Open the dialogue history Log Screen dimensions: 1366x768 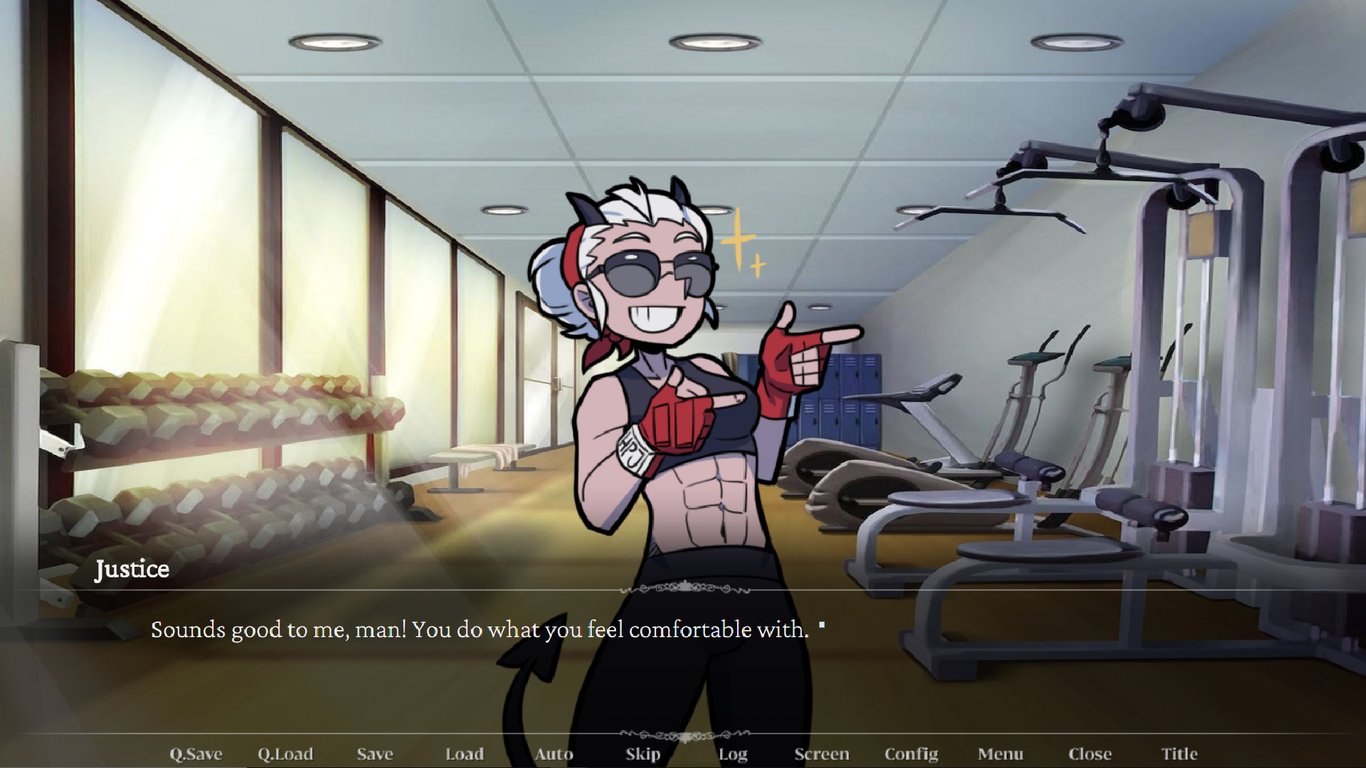point(732,753)
